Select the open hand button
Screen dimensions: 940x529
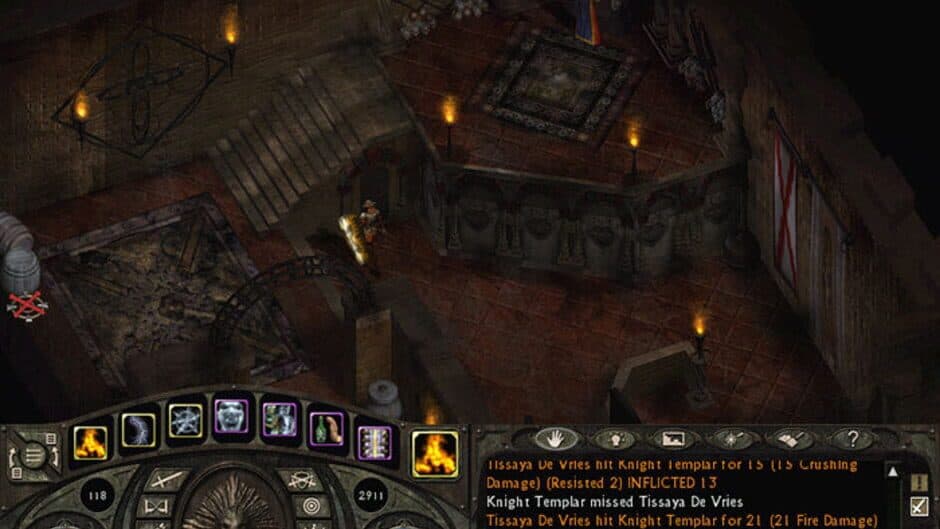pyautogui.click(x=555, y=438)
